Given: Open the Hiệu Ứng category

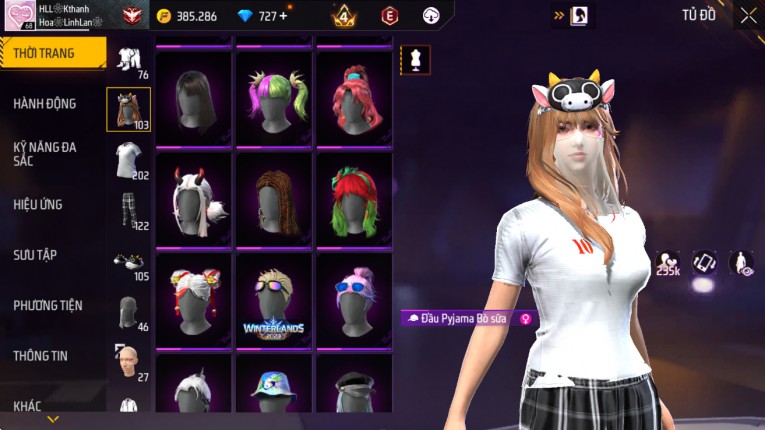Looking at the screenshot, I should click(x=38, y=205).
